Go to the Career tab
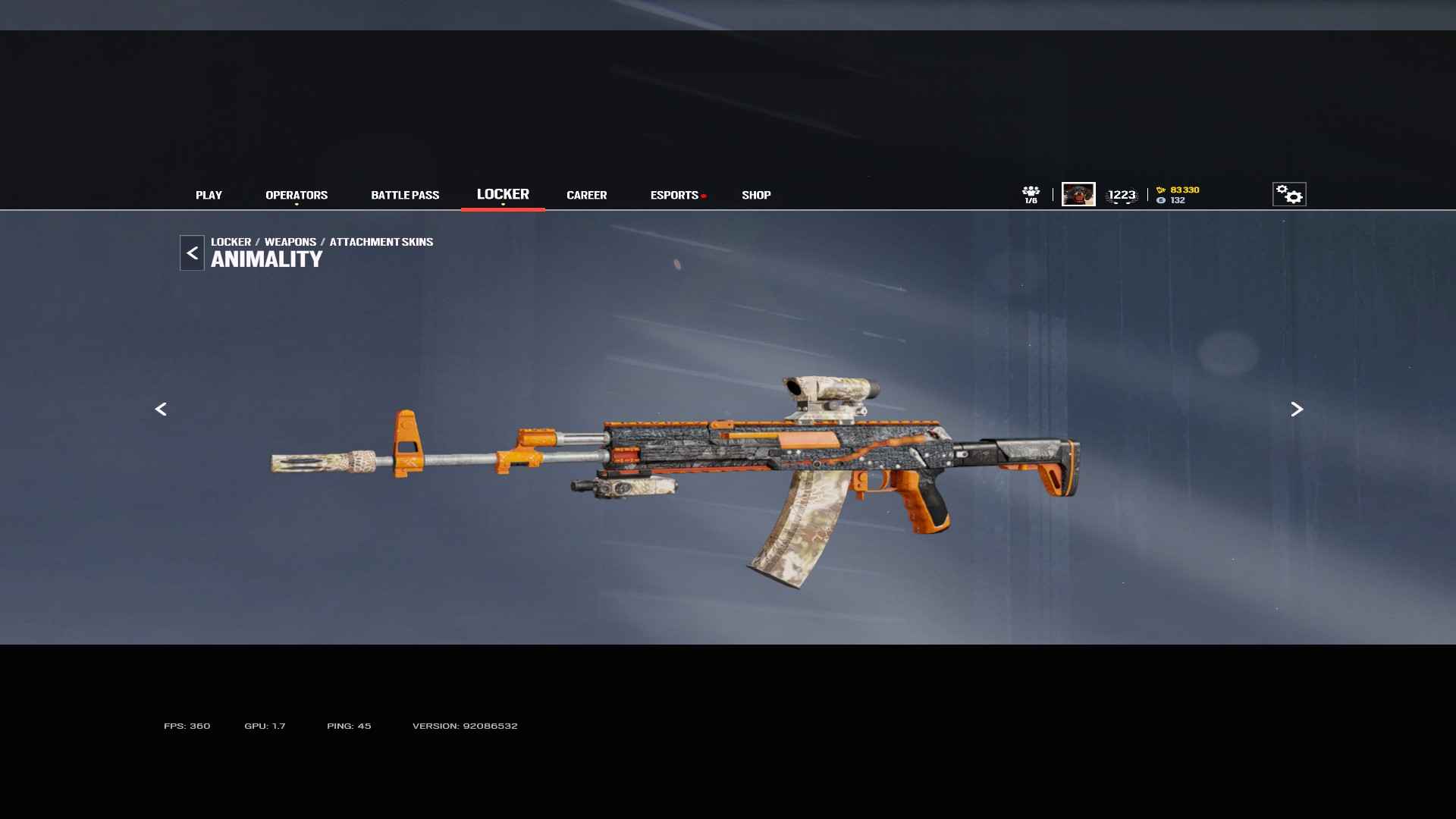The image size is (1456, 819). point(586,195)
